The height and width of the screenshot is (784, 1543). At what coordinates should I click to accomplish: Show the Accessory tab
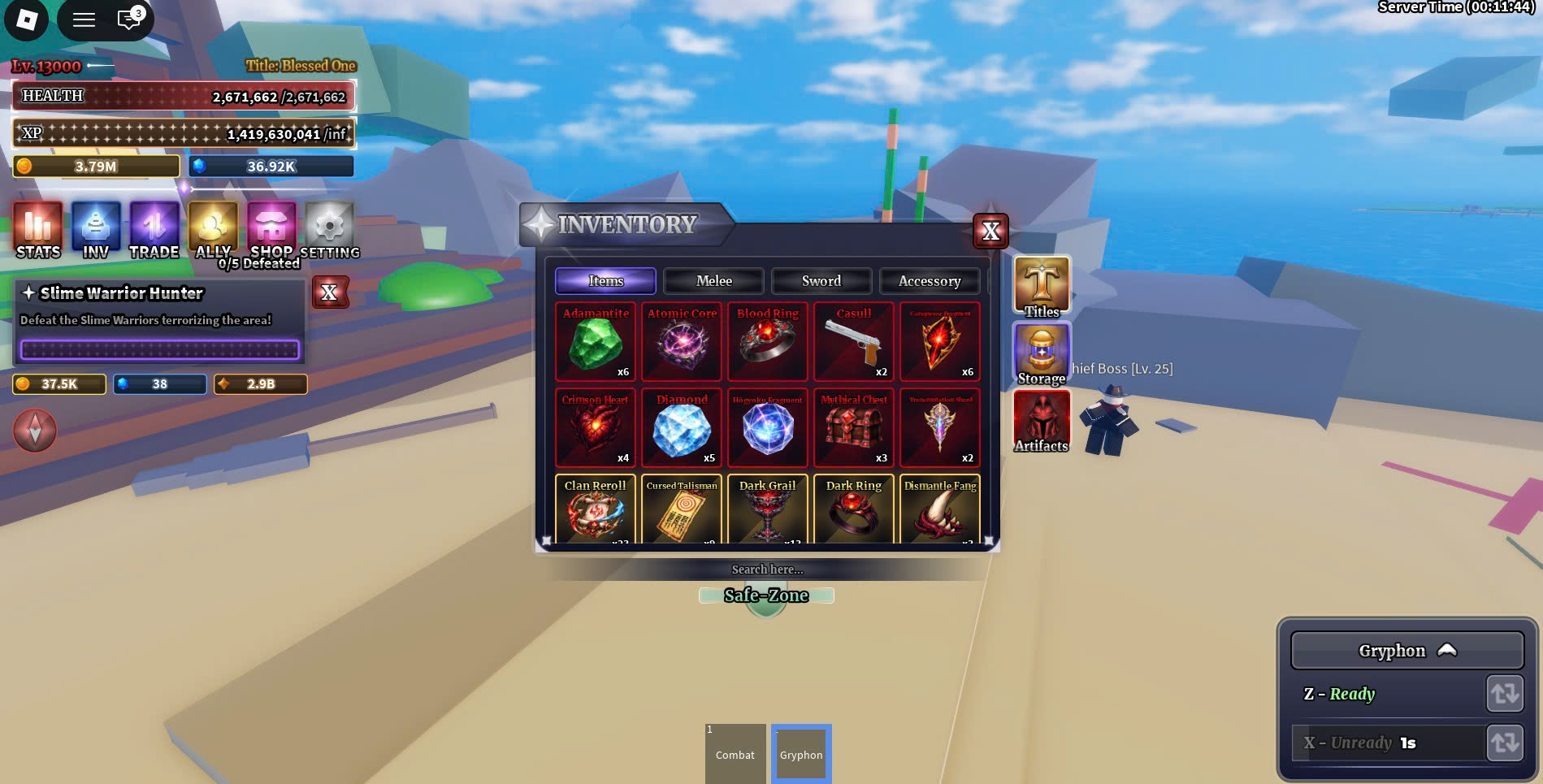929,281
